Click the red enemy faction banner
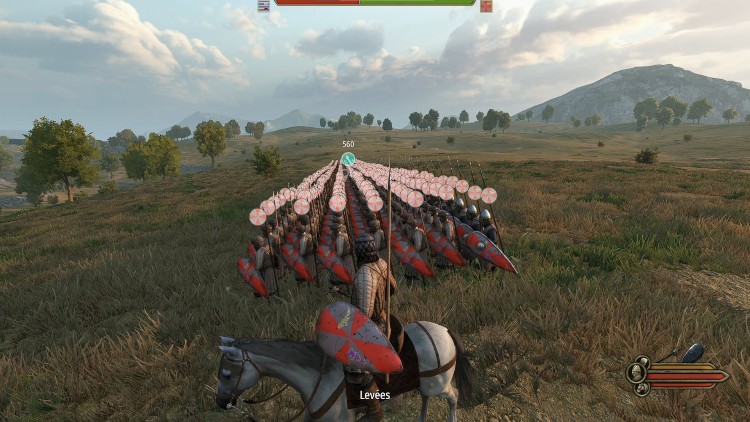750x422 pixels. click(x=486, y=5)
